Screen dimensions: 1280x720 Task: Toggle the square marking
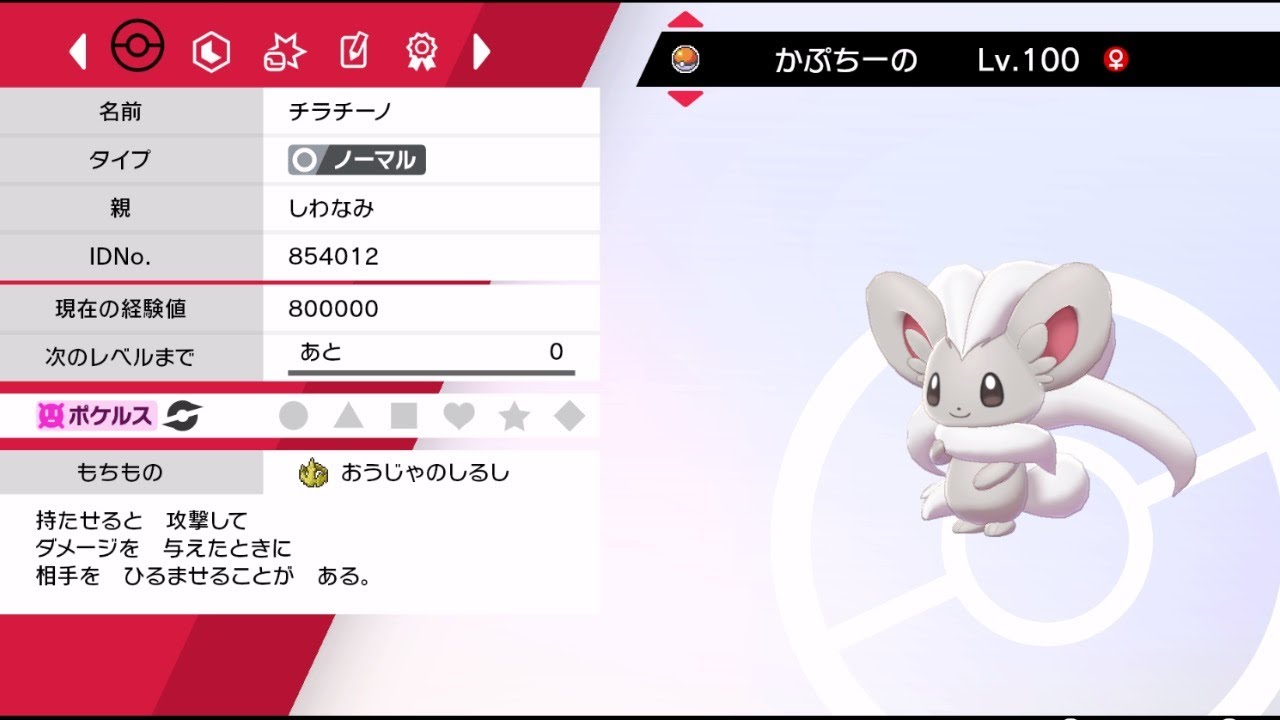point(403,416)
